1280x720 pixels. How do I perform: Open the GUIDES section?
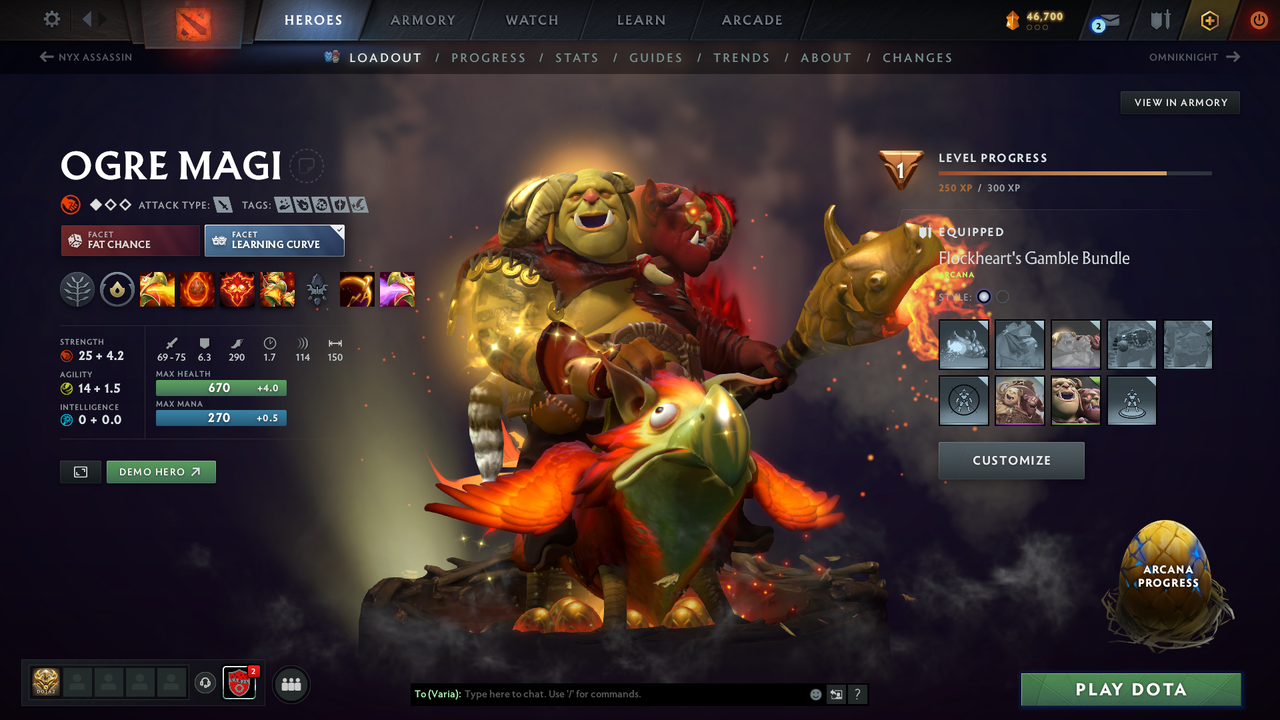point(656,57)
